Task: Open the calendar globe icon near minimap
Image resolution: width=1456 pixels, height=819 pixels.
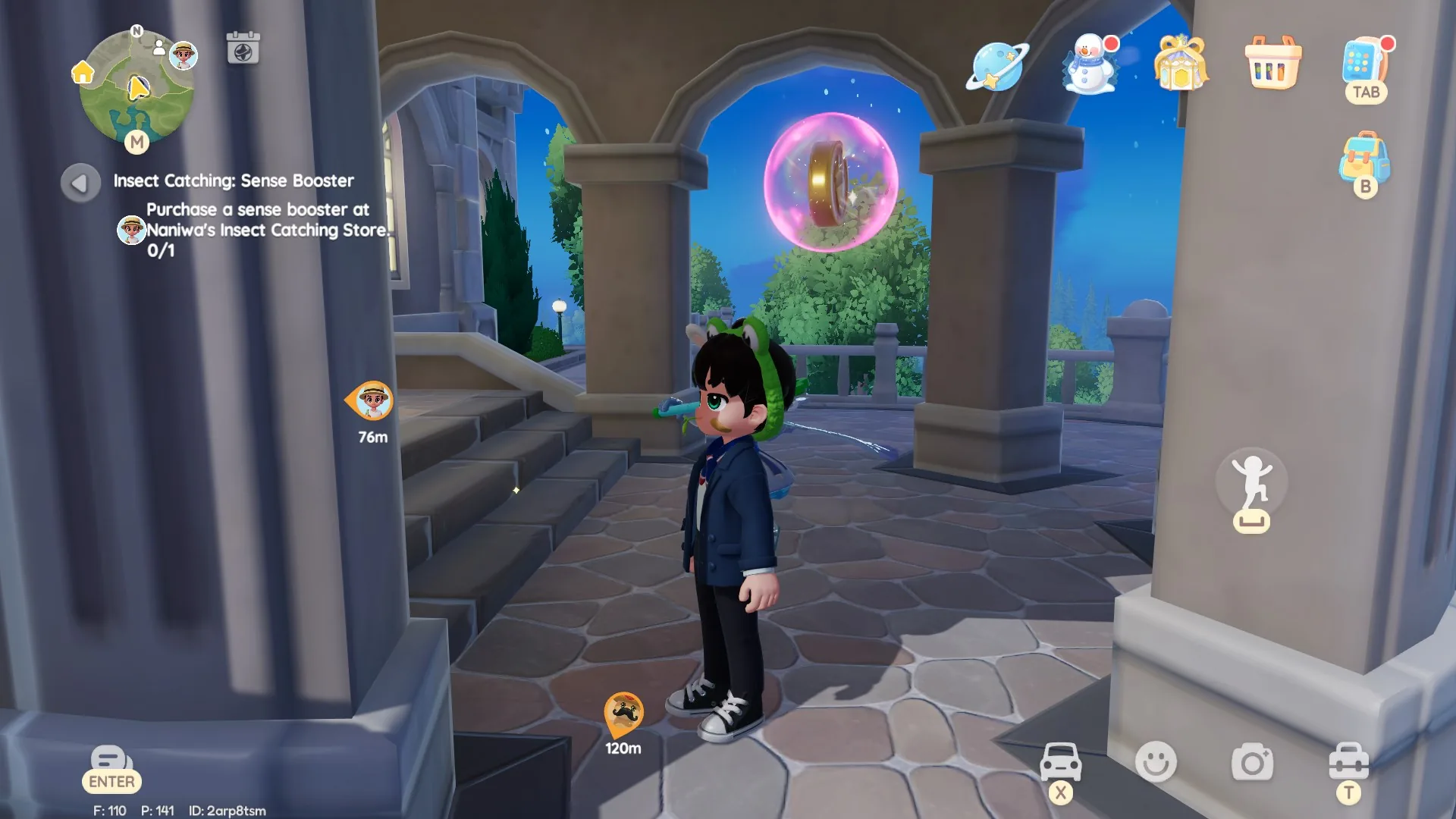Action: [x=242, y=47]
